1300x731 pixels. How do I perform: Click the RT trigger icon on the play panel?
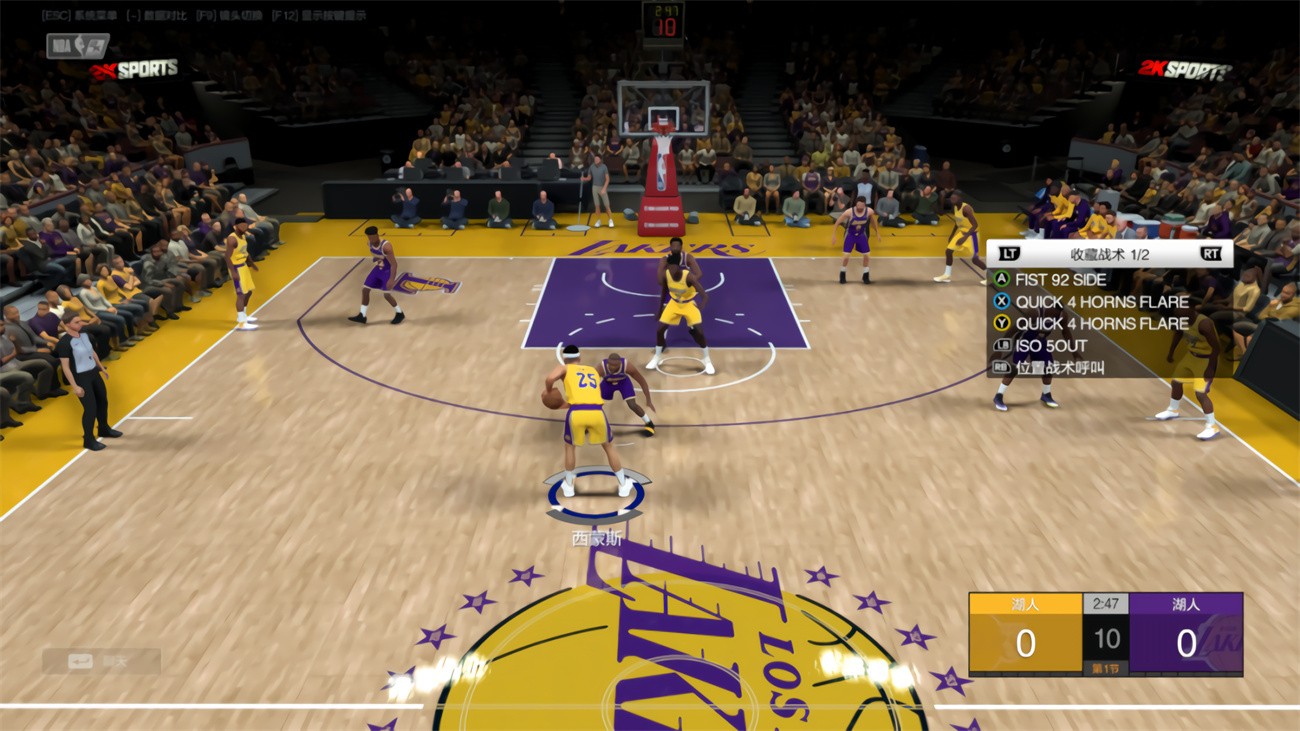[x=1209, y=254]
